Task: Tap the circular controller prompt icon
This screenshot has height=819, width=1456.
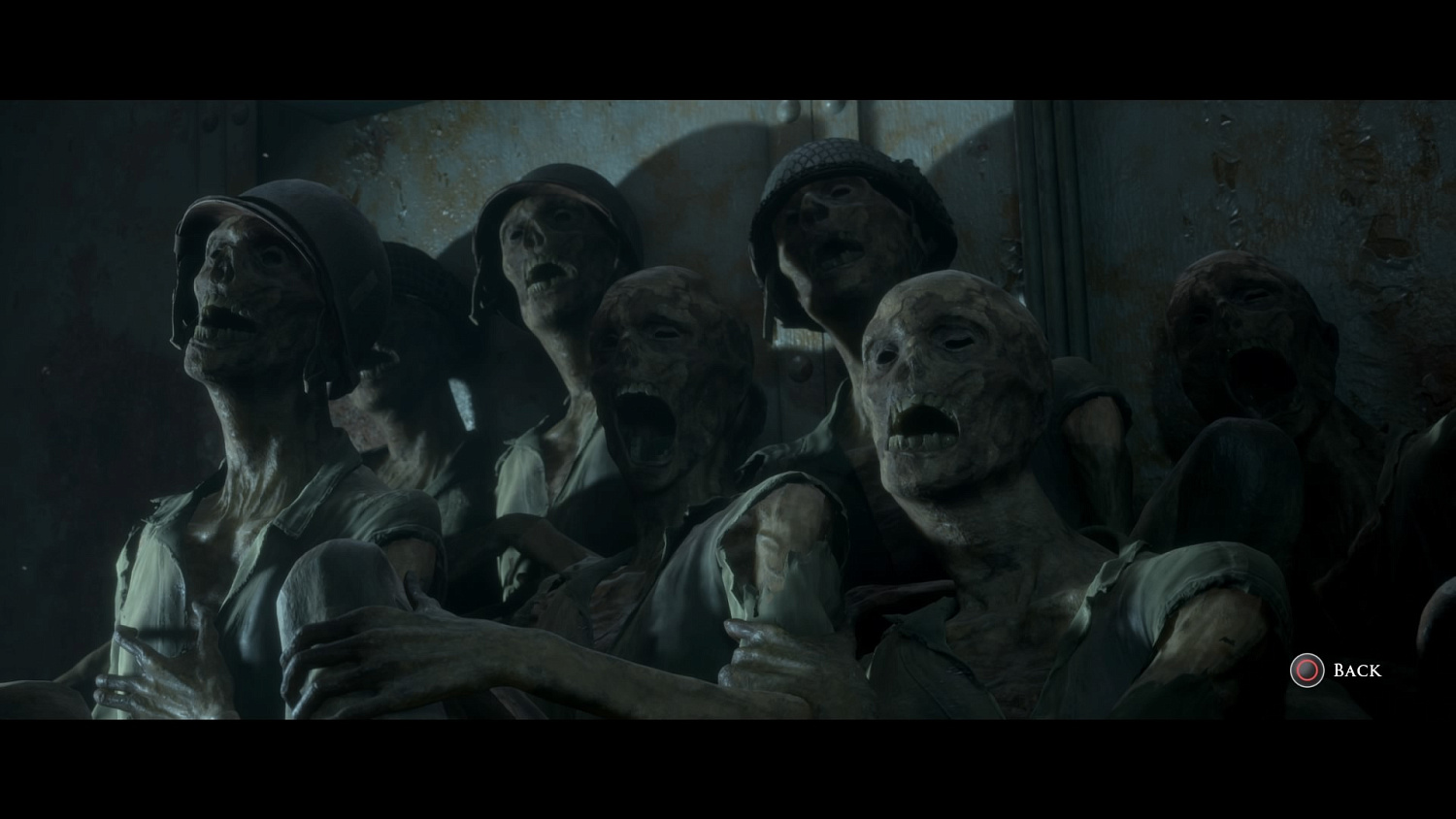Action: (x=1307, y=670)
